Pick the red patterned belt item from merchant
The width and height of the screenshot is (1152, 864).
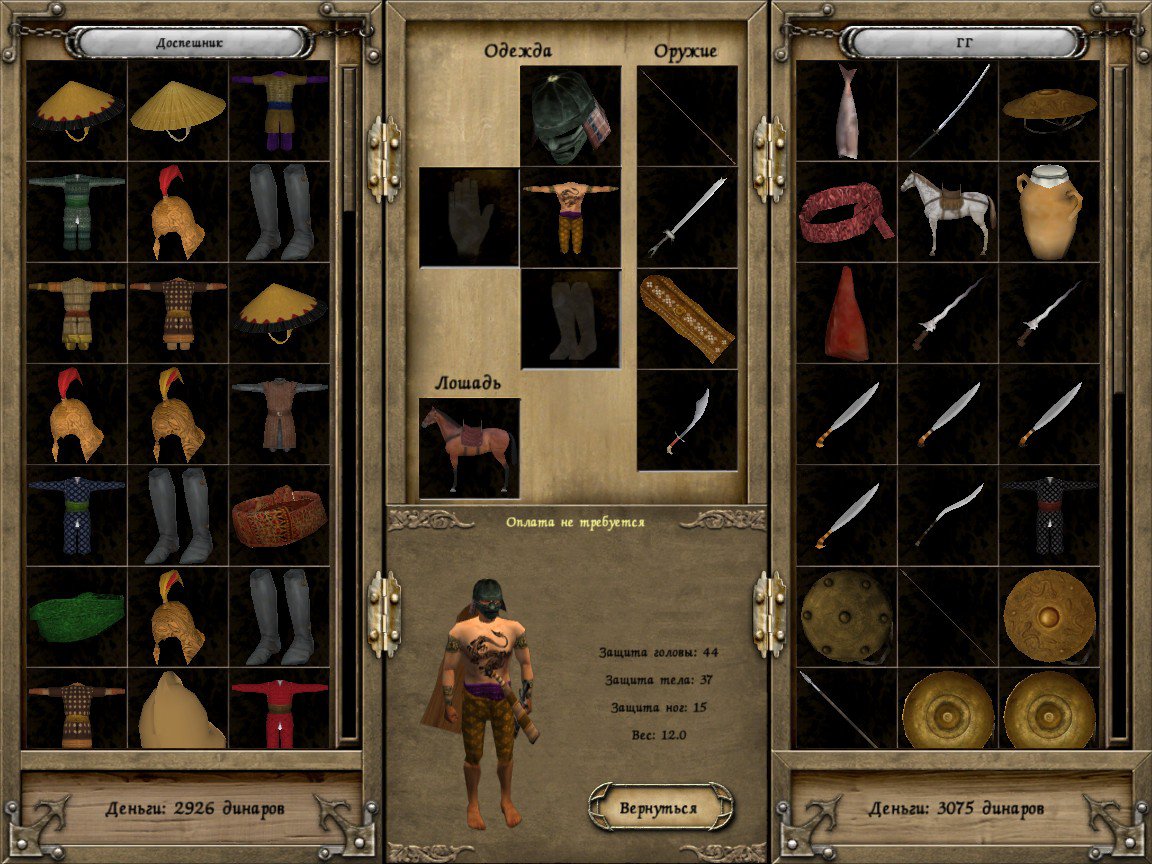(x=279, y=514)
